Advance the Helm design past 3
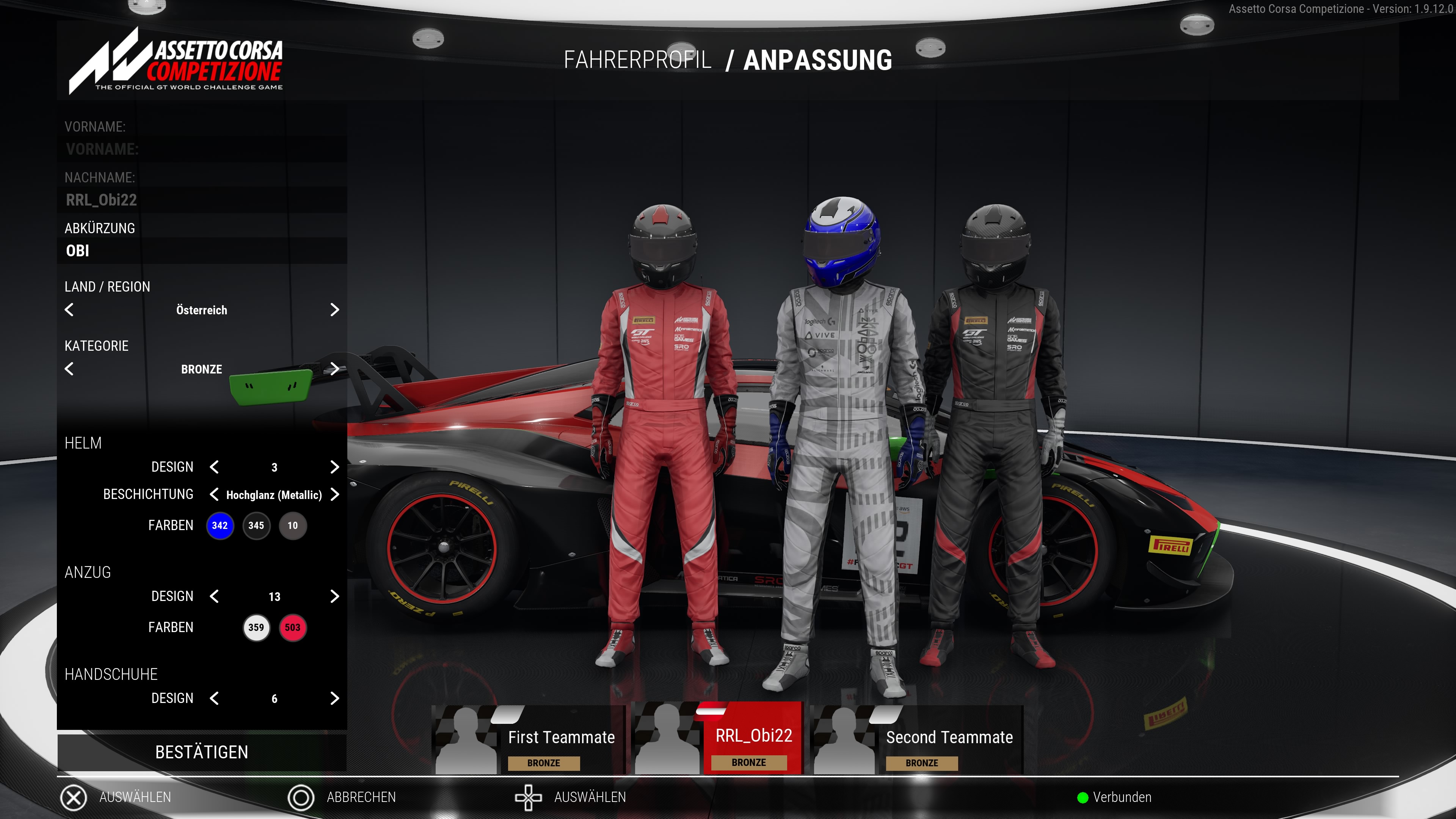1456x819 pixels. pos(334,467)
